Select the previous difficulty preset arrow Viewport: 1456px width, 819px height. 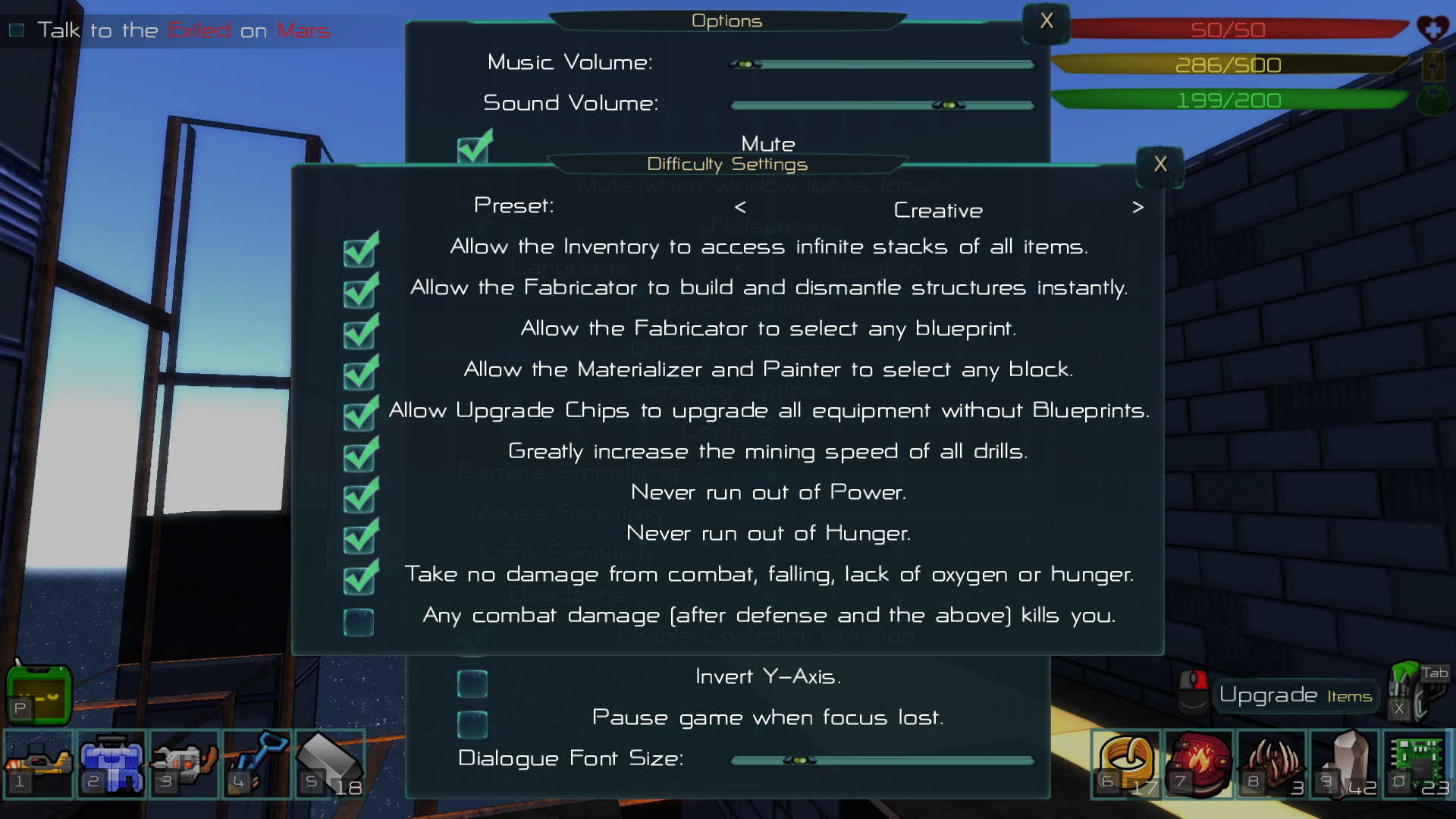pyautogui.click(x=740, y=207)
